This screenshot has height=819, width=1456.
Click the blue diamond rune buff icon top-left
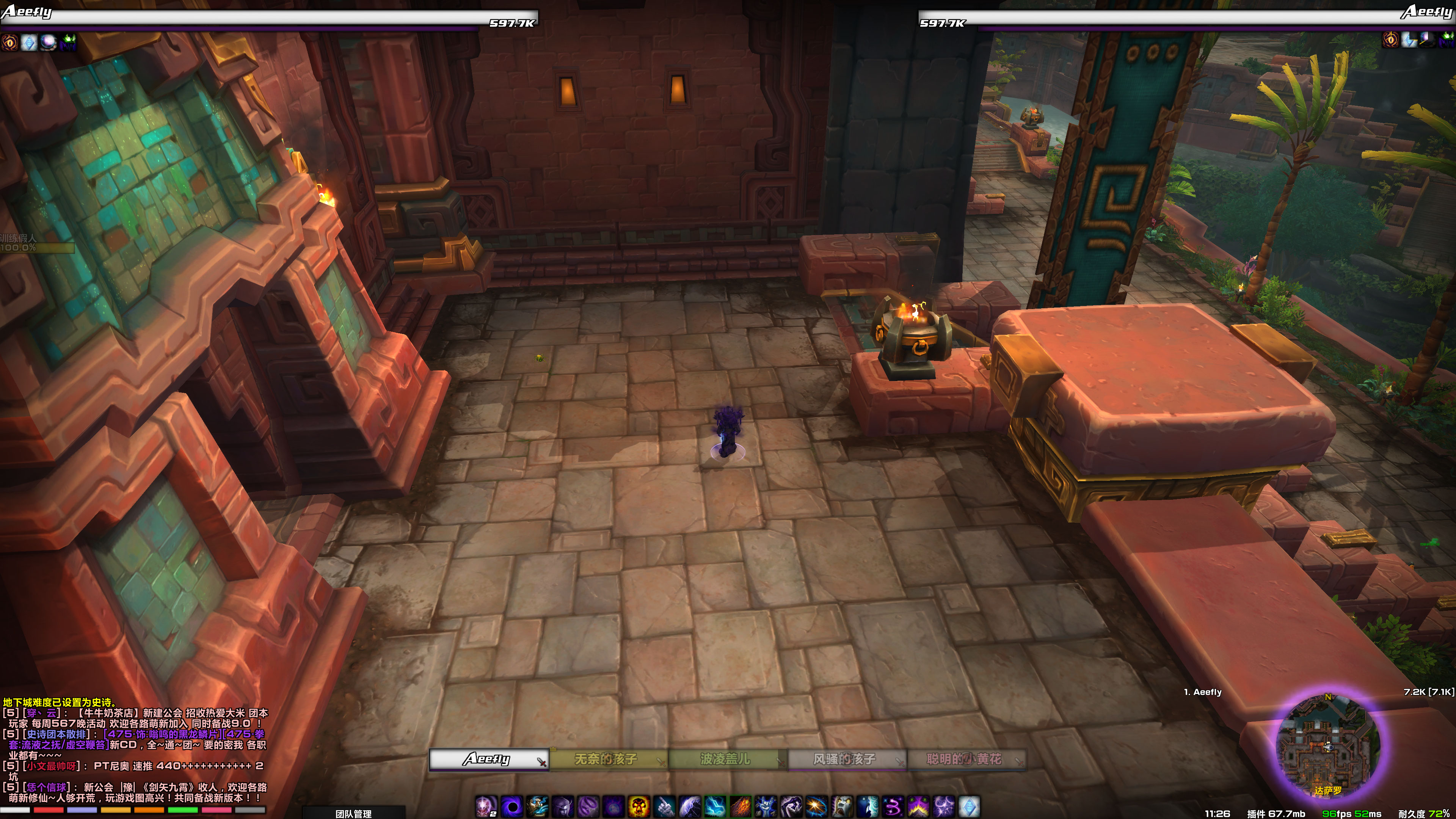pos(30,42)
